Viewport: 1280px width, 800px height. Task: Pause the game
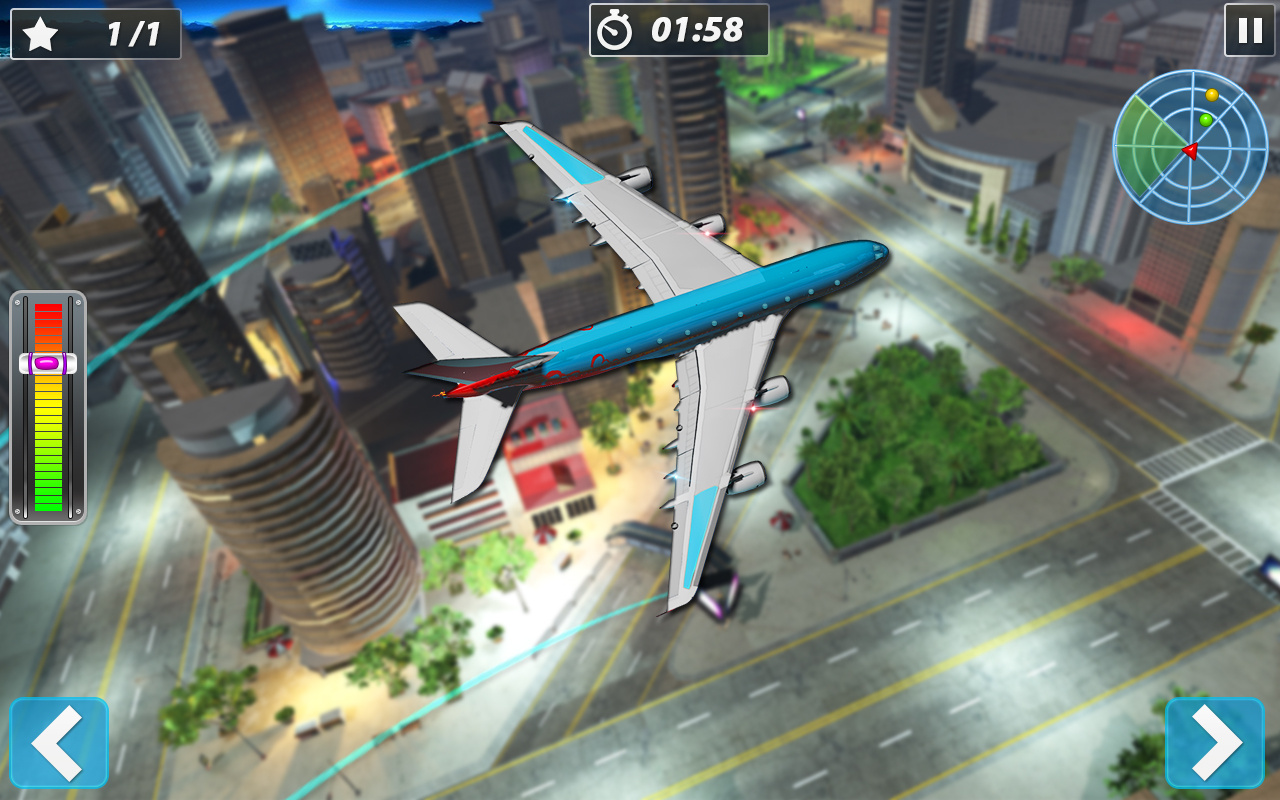pyautogui.click(x=1250, y=30)
